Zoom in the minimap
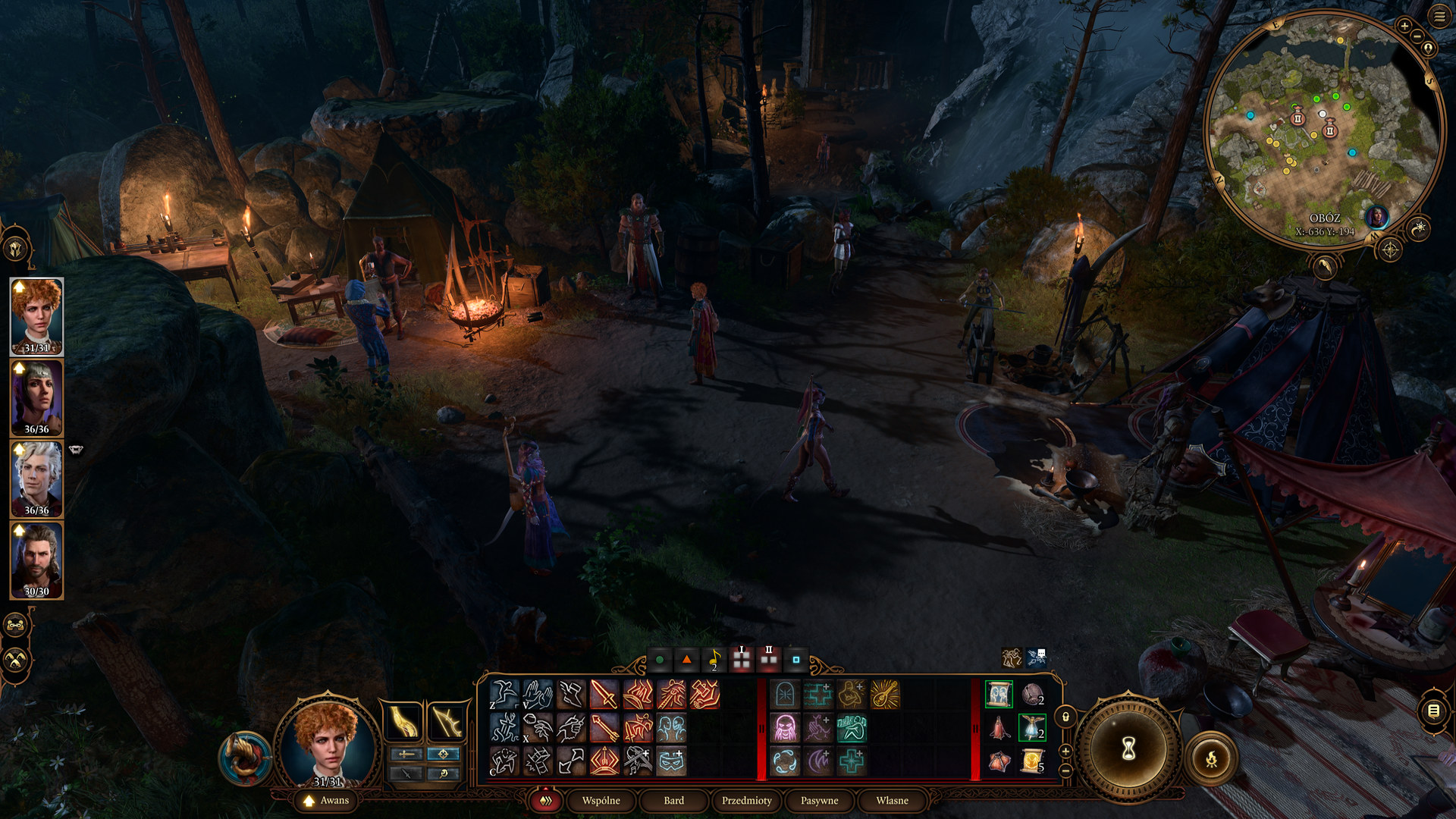This screenshot has width=1456, height=819. (x=1404, y=26)
